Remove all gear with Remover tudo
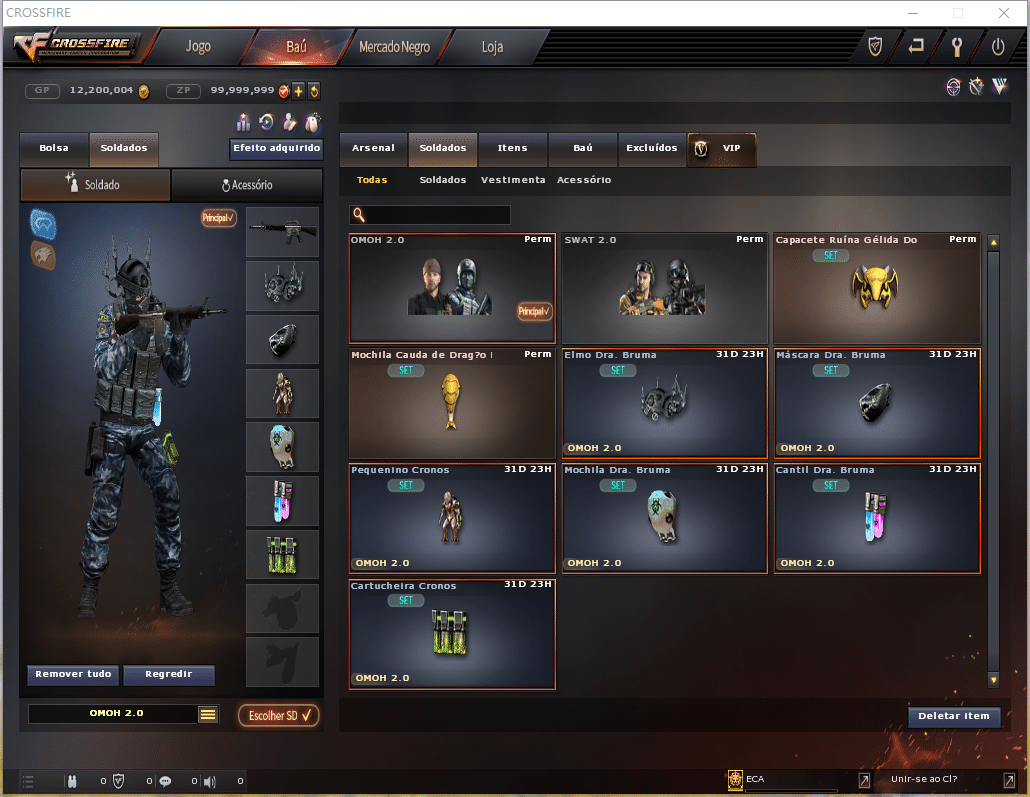1030x797 pixels. point(73,675)
